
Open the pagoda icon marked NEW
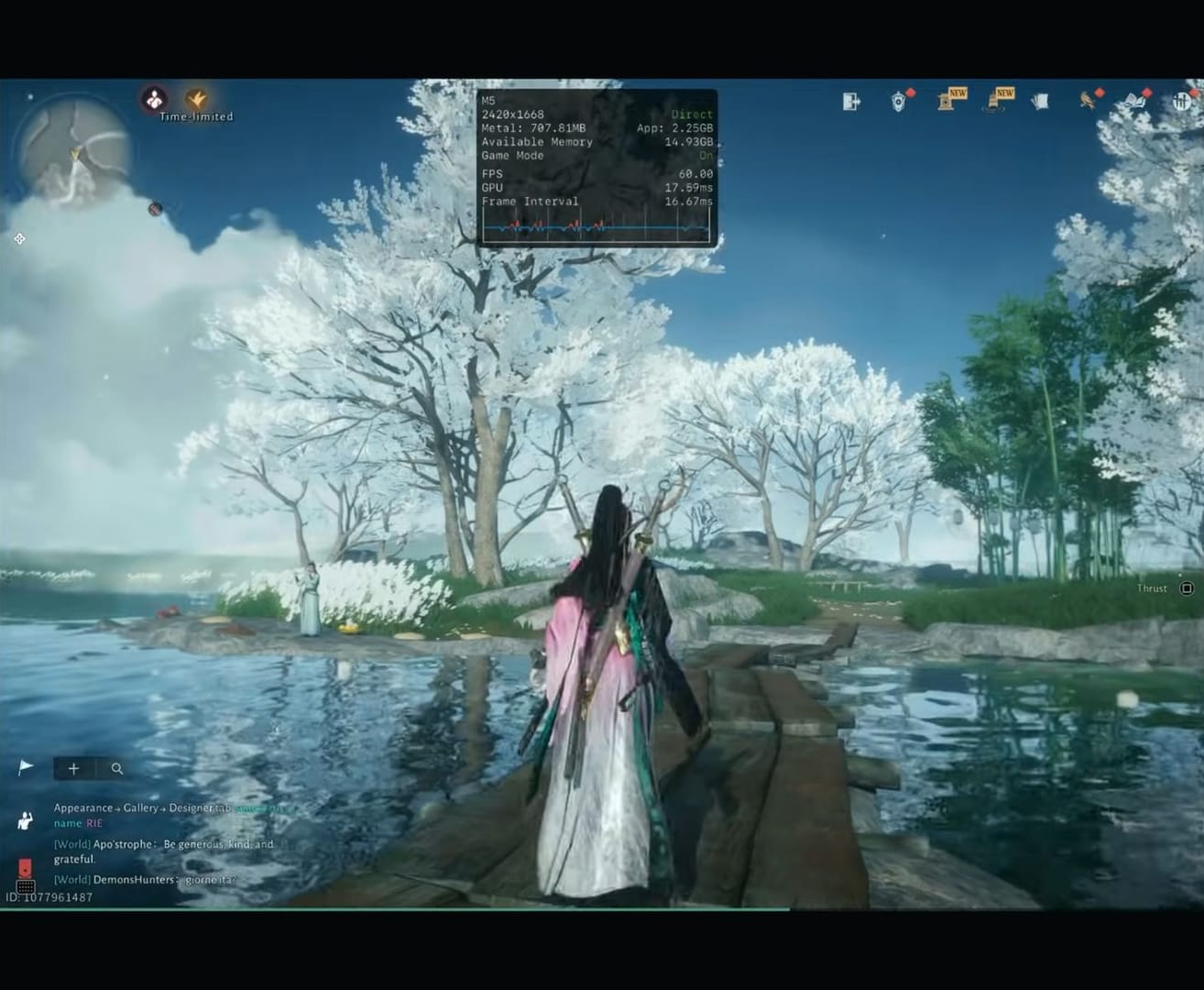tap(946, 103)
